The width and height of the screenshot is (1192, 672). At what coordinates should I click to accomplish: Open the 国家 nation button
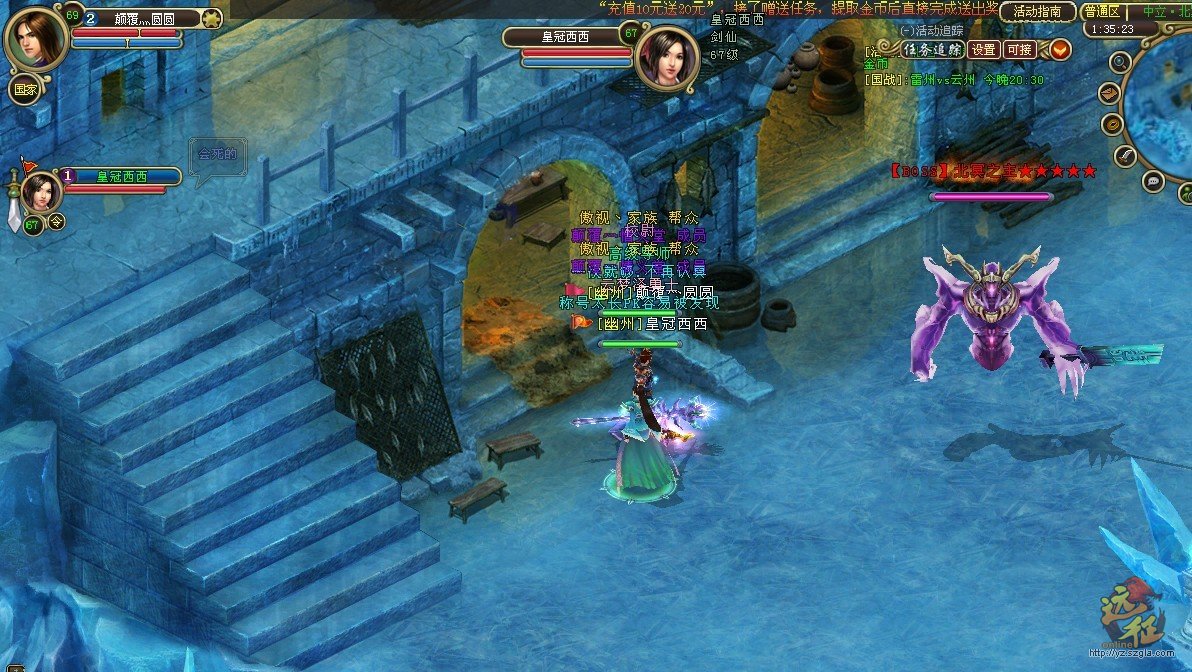[x=25, y=88]
